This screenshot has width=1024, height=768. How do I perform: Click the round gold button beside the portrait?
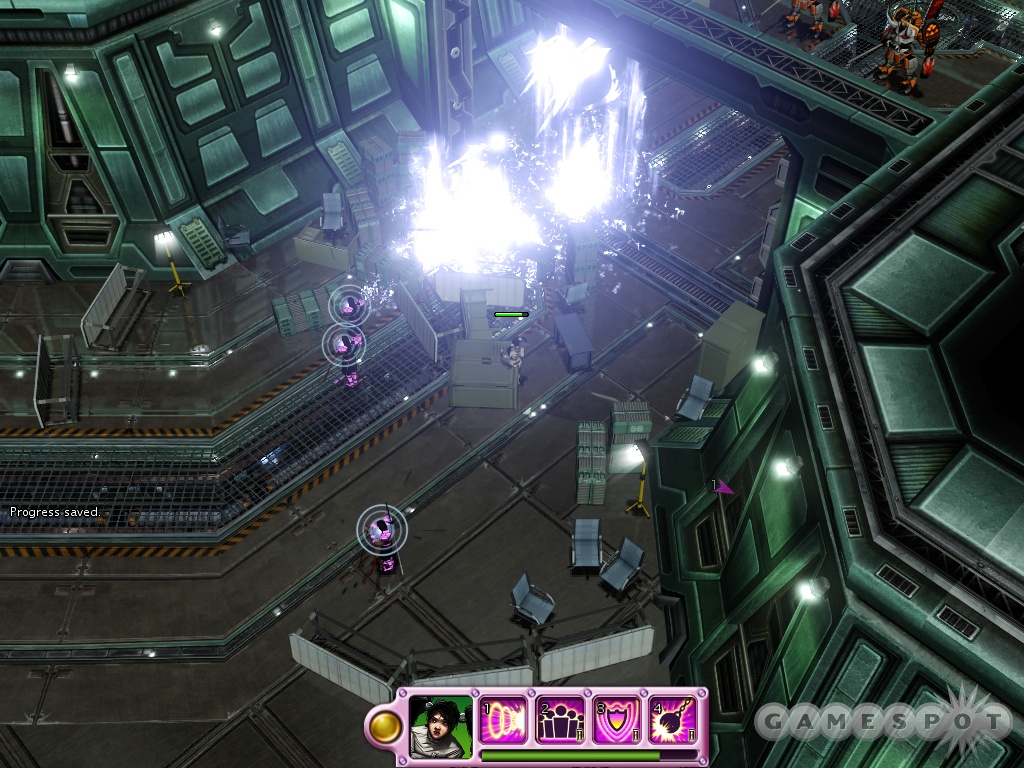[384, 729]
